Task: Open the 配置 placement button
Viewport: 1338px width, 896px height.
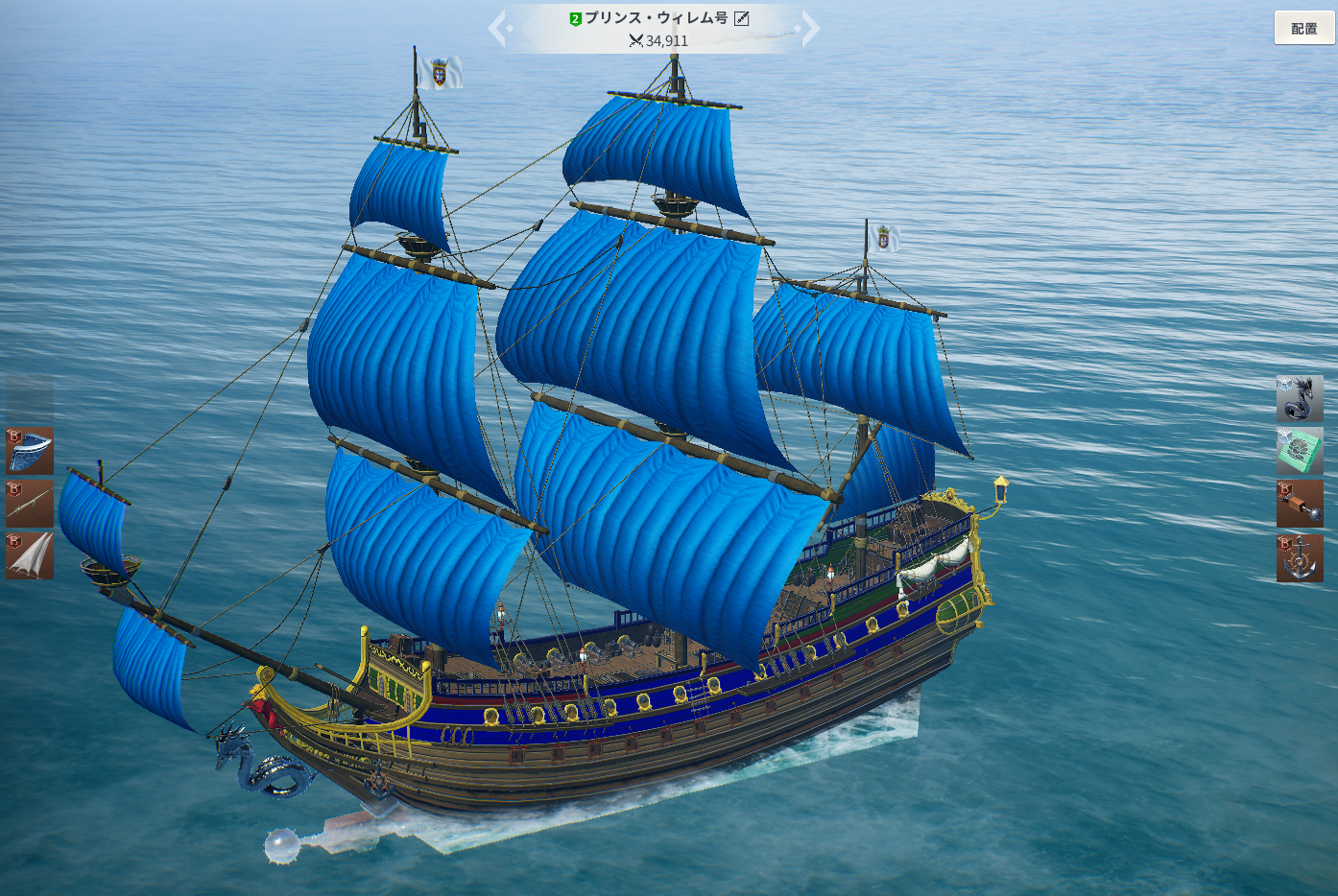Action: coord(1303,28)
